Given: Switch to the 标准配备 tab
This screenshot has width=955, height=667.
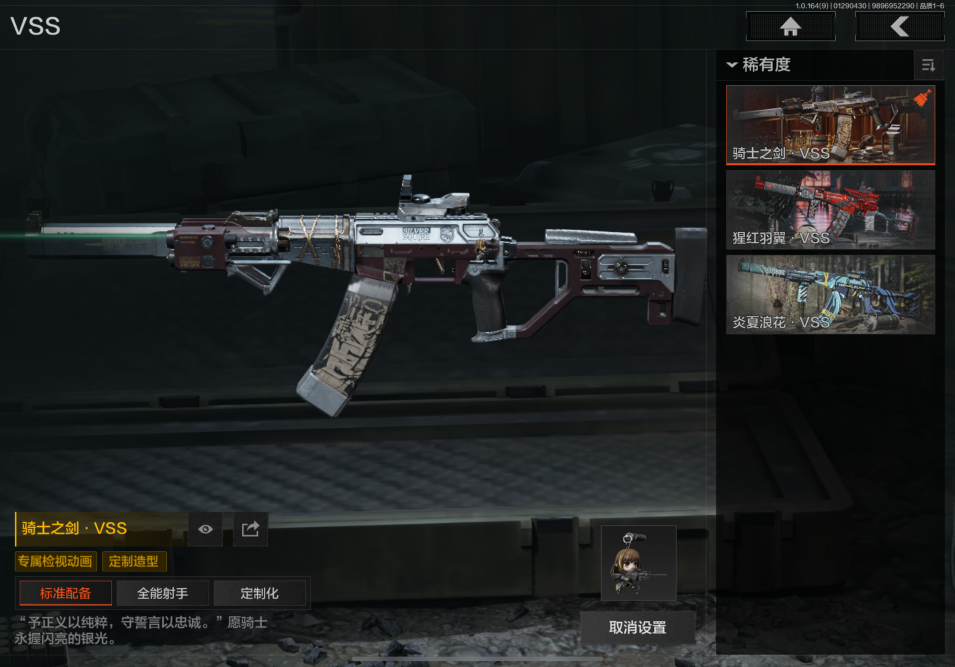Looking at the screenshot, I should (65, 593).
